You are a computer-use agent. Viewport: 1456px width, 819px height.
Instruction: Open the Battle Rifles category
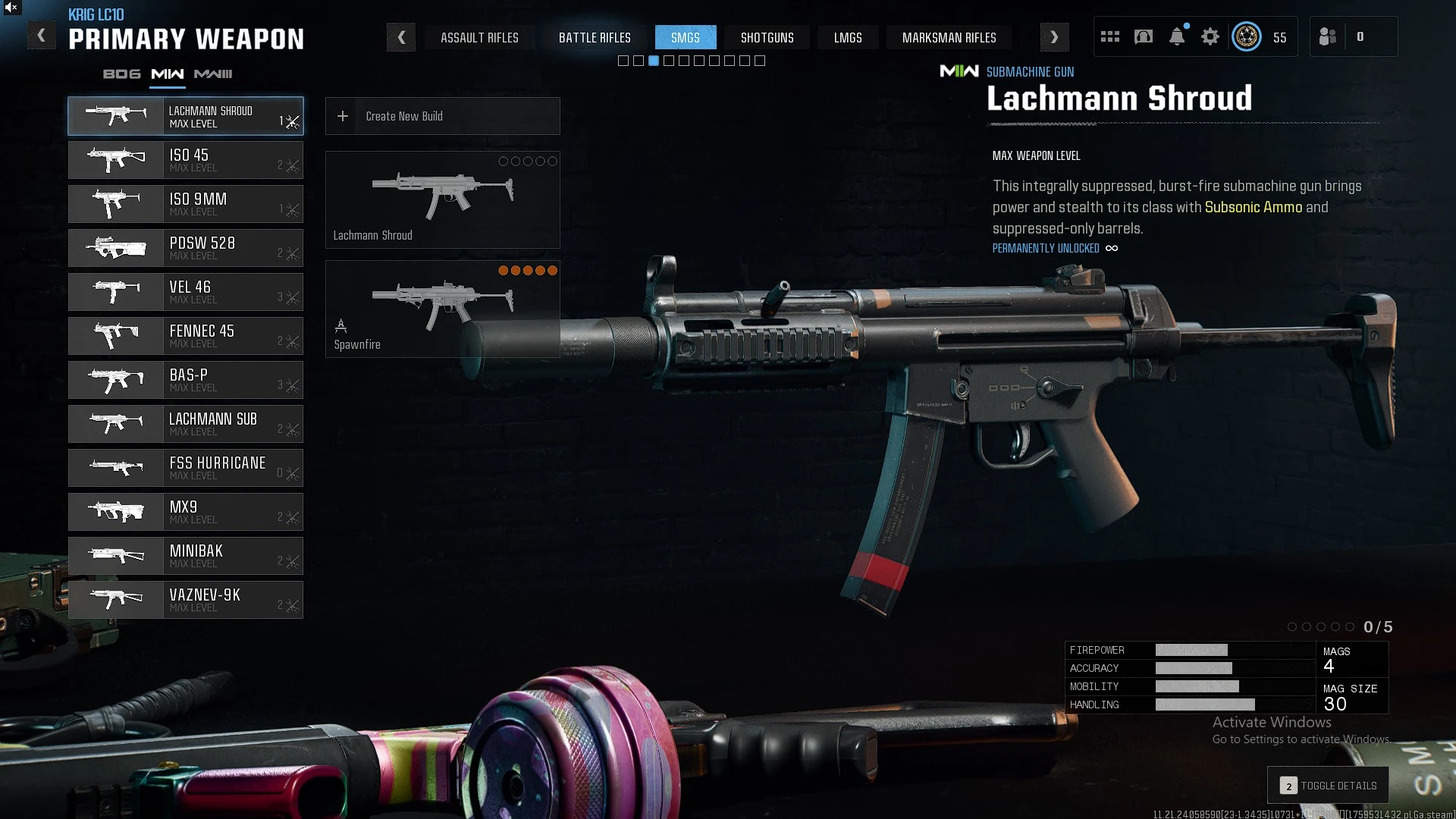click(x=595, y=37)
